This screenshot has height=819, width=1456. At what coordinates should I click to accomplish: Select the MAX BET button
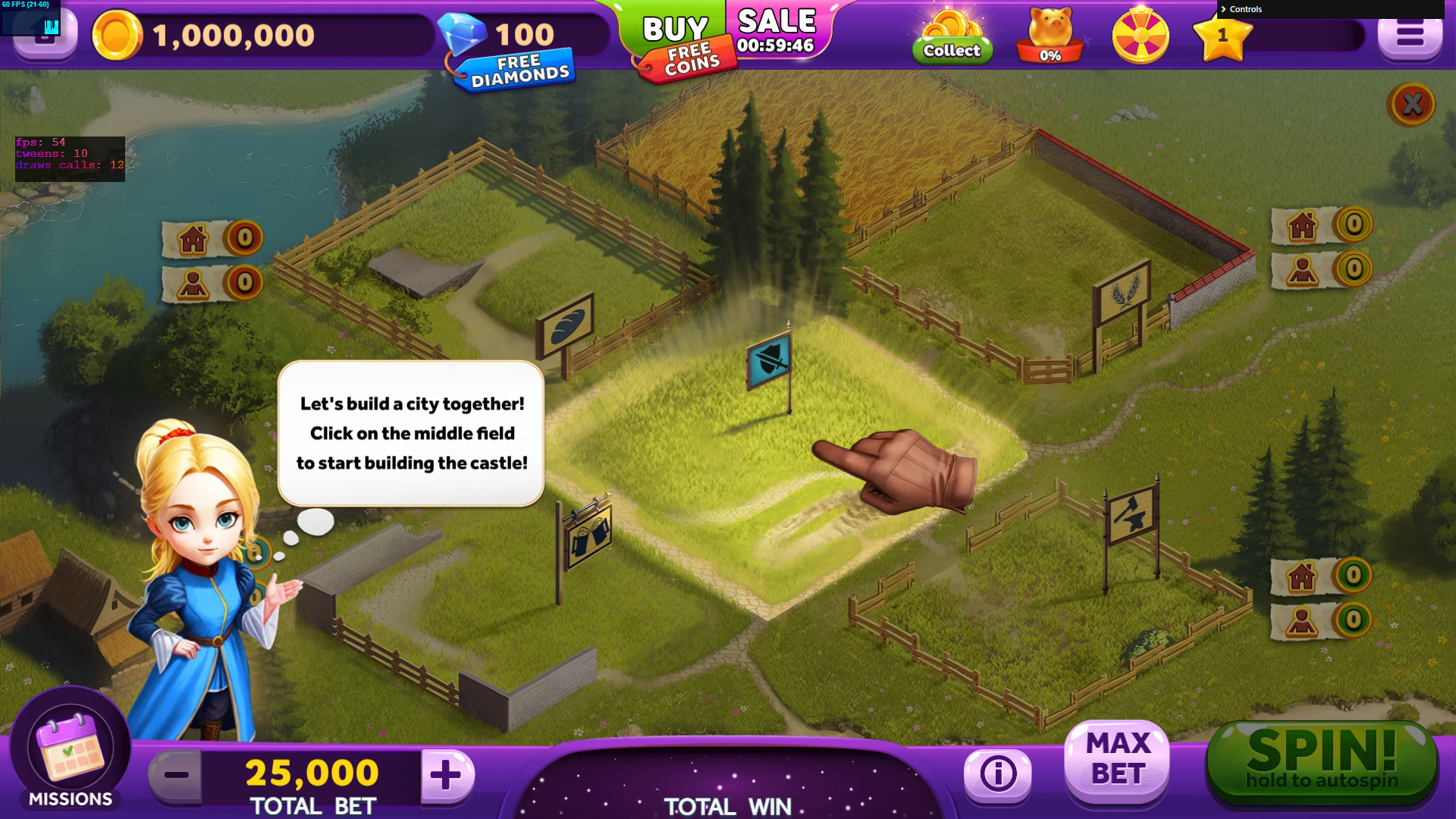point(1117,760)
